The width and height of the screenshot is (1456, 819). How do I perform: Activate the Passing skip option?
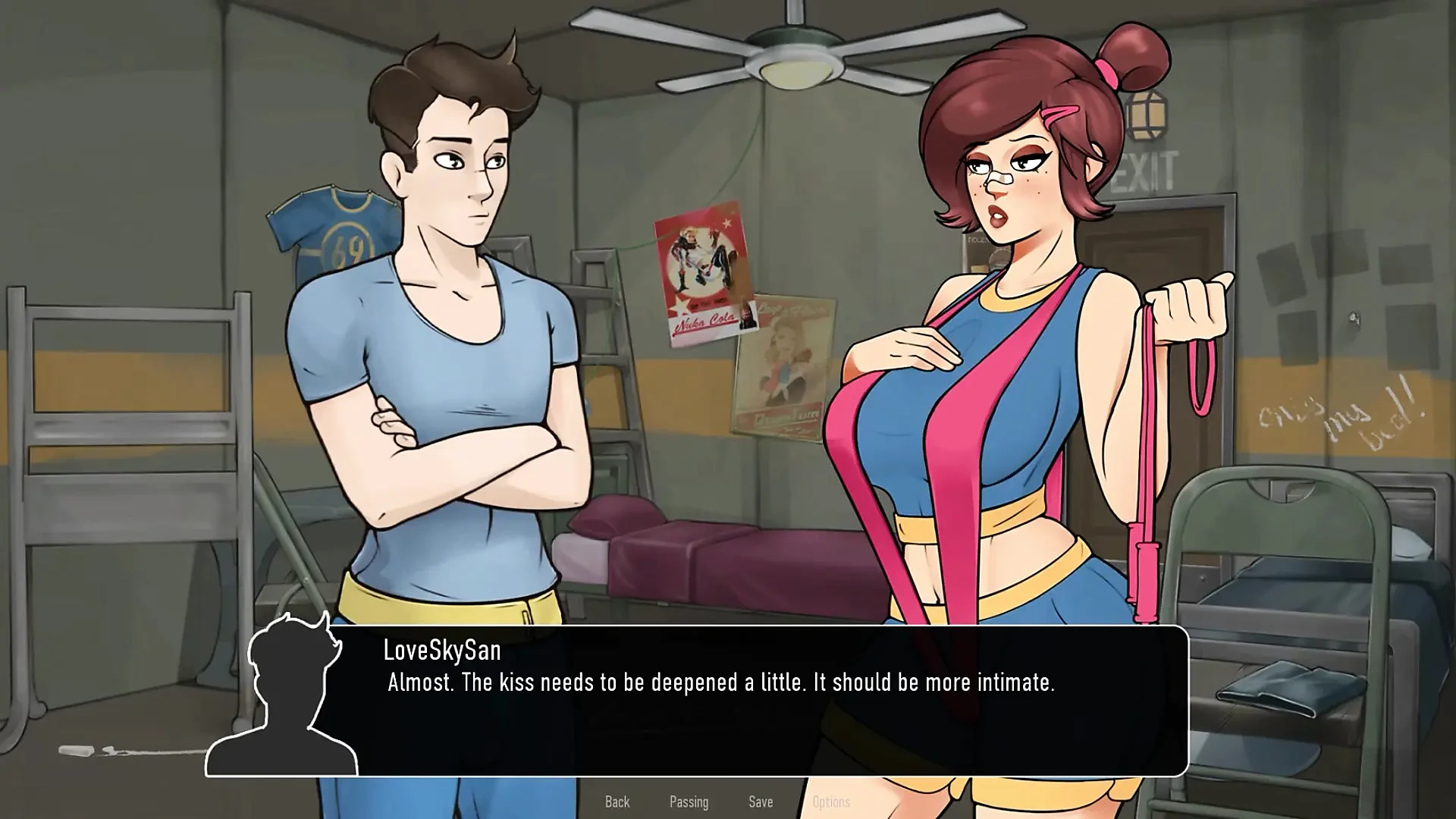coord(689,802)
